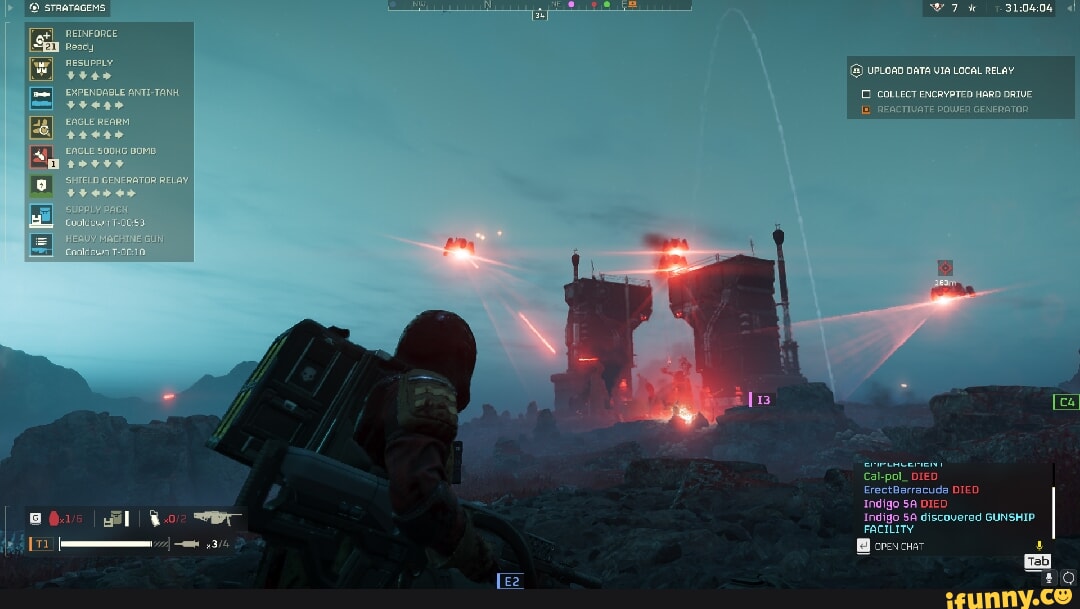This screenshot has width=1080, height=609.
Task: Open the Upload Data Via Local Relay objective
Action: (x=940, y=71)
